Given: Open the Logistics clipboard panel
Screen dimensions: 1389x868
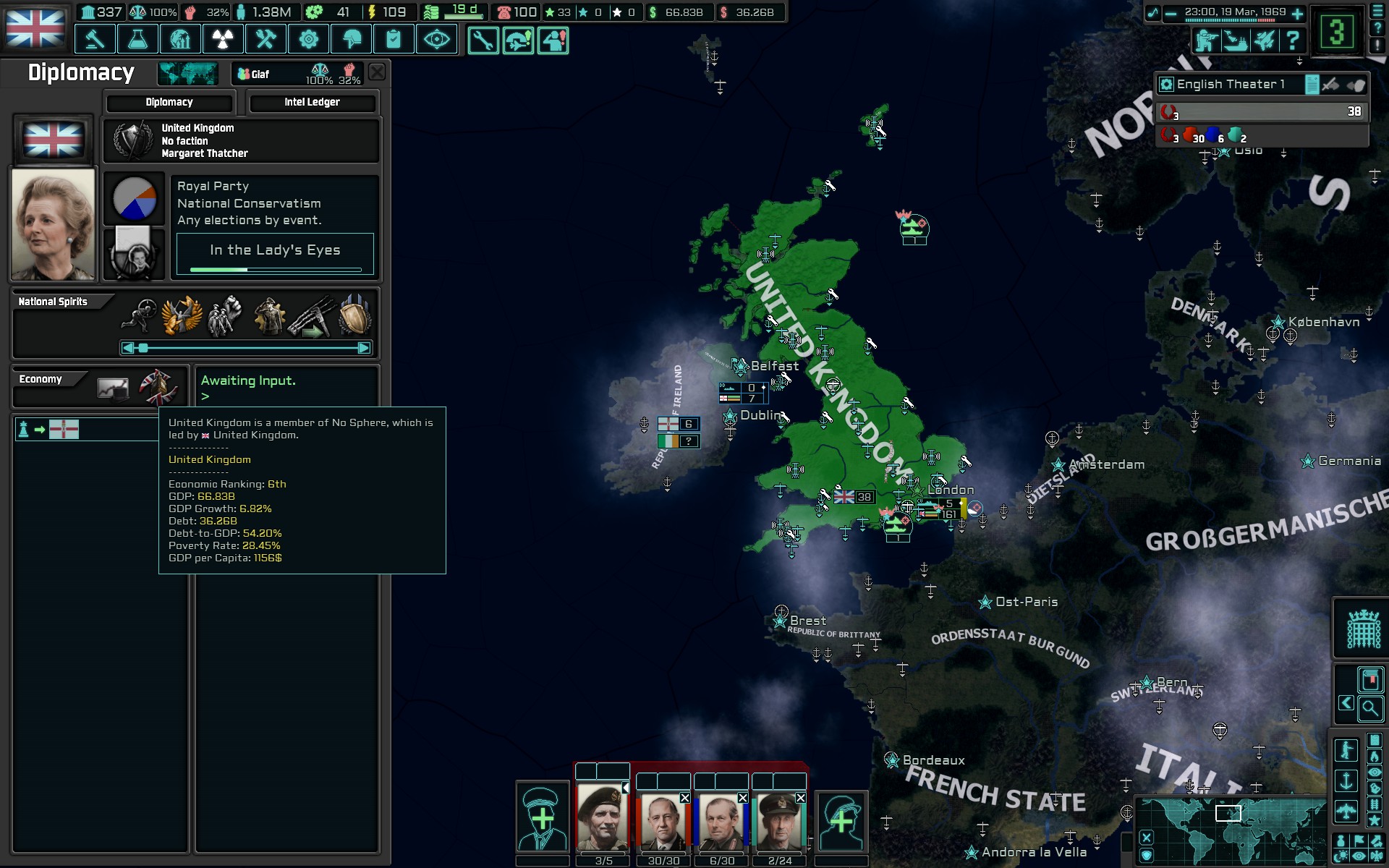Looking at the screenshot, I should click(x=394, y=39).
